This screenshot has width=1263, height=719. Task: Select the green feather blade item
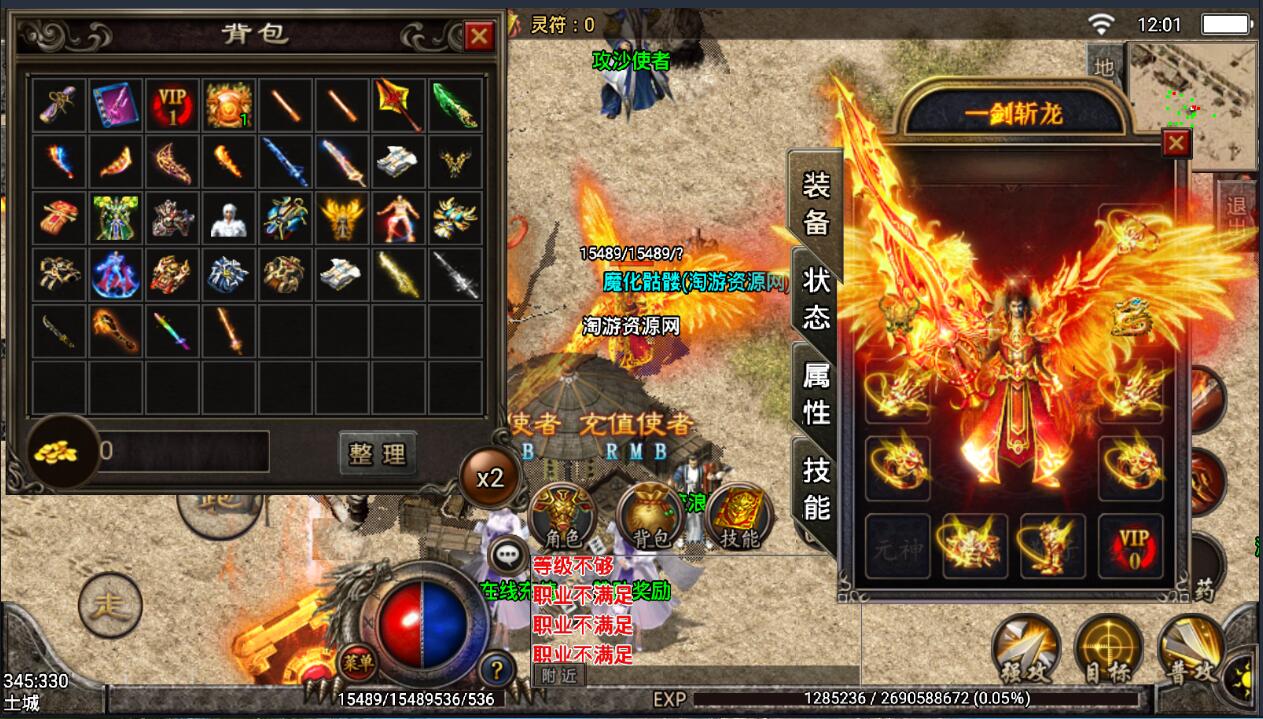(455, 103)
